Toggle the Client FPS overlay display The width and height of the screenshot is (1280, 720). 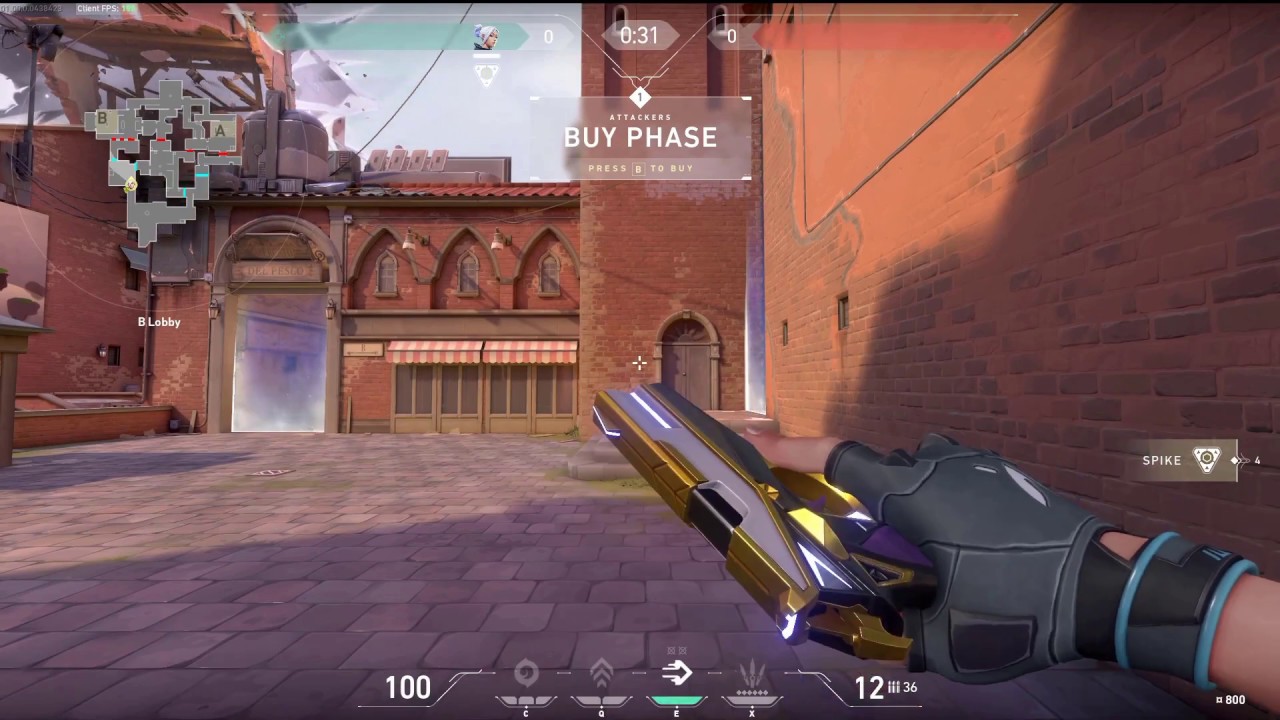click(97, 8)
